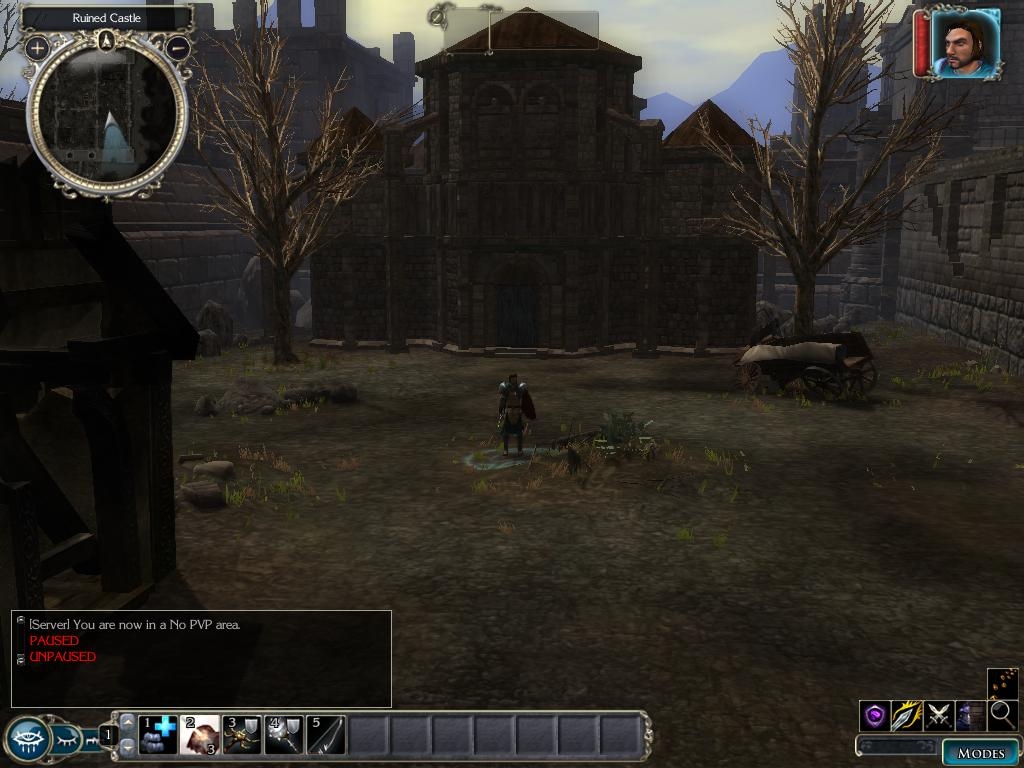Toggle the footprints tracking mode icon
This screenshot has height=768, width=1024.
click(1002, 683)
